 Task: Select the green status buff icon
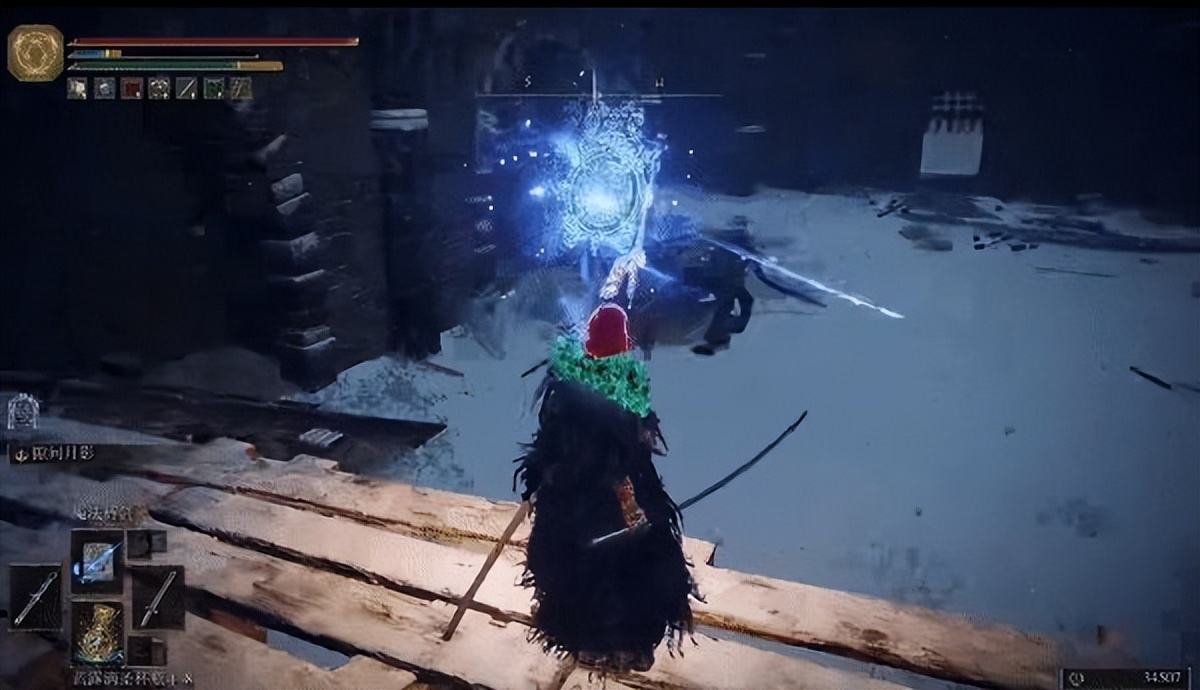(213, 89)
